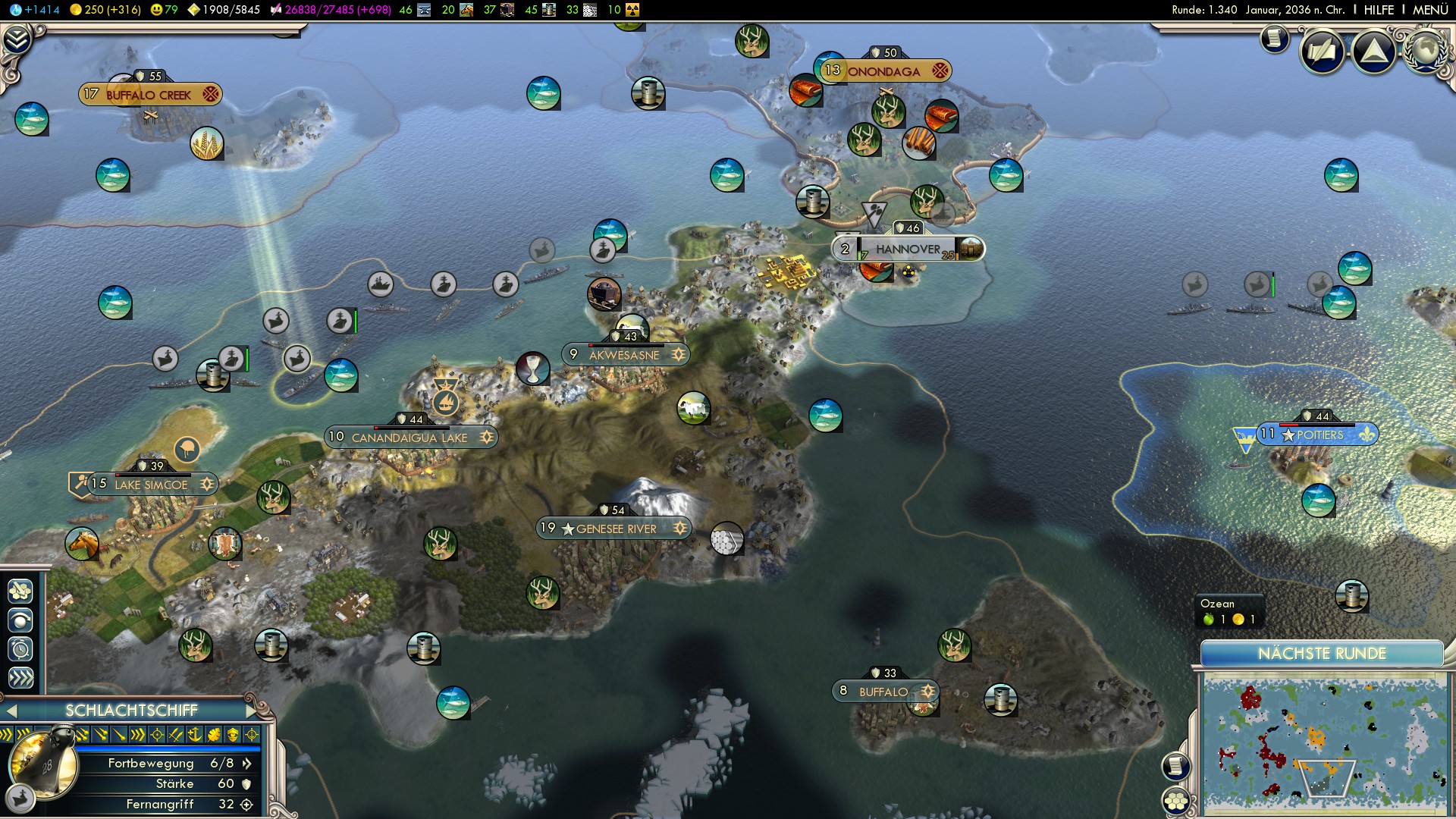Open the small scroll notification log
The height and width of the screenshot is (819, 1456).
coord(1275,38)
